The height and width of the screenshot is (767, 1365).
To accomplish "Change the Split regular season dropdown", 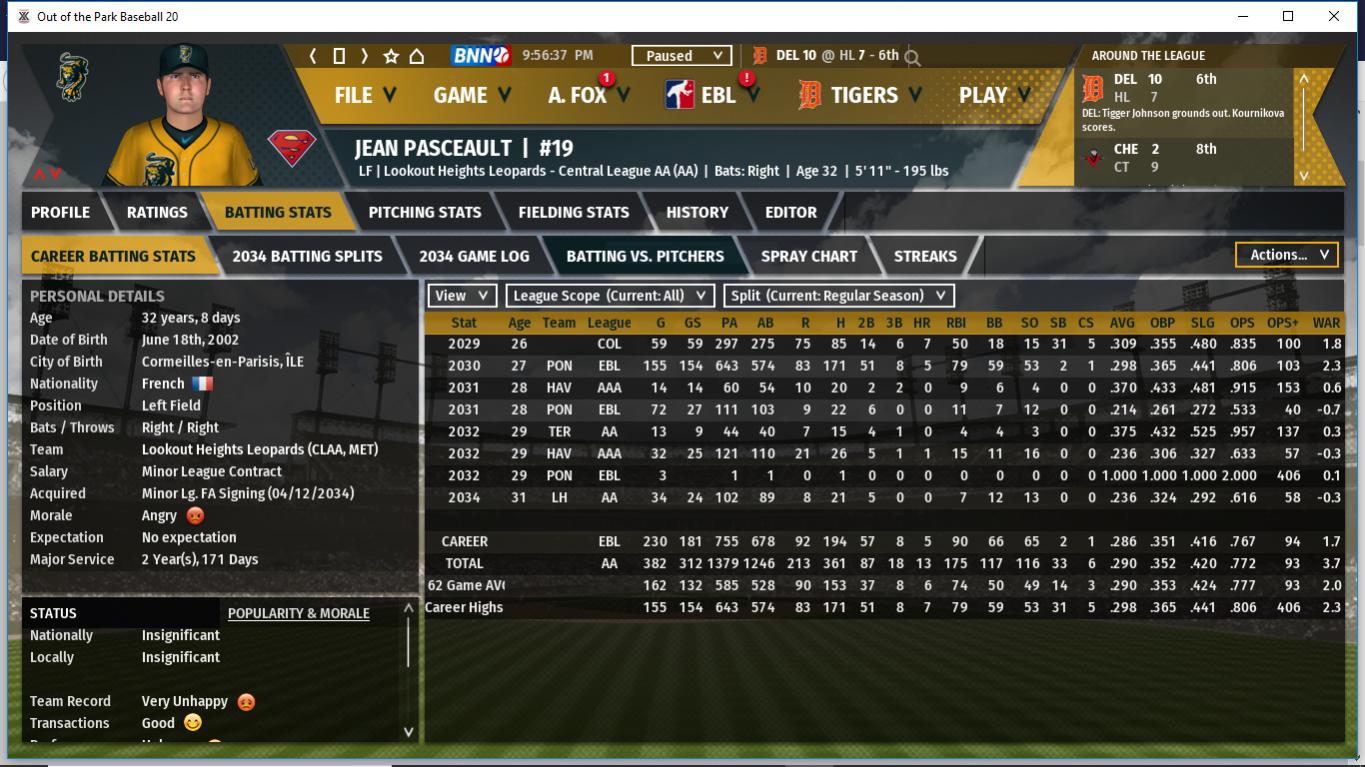I will [838, 296].
